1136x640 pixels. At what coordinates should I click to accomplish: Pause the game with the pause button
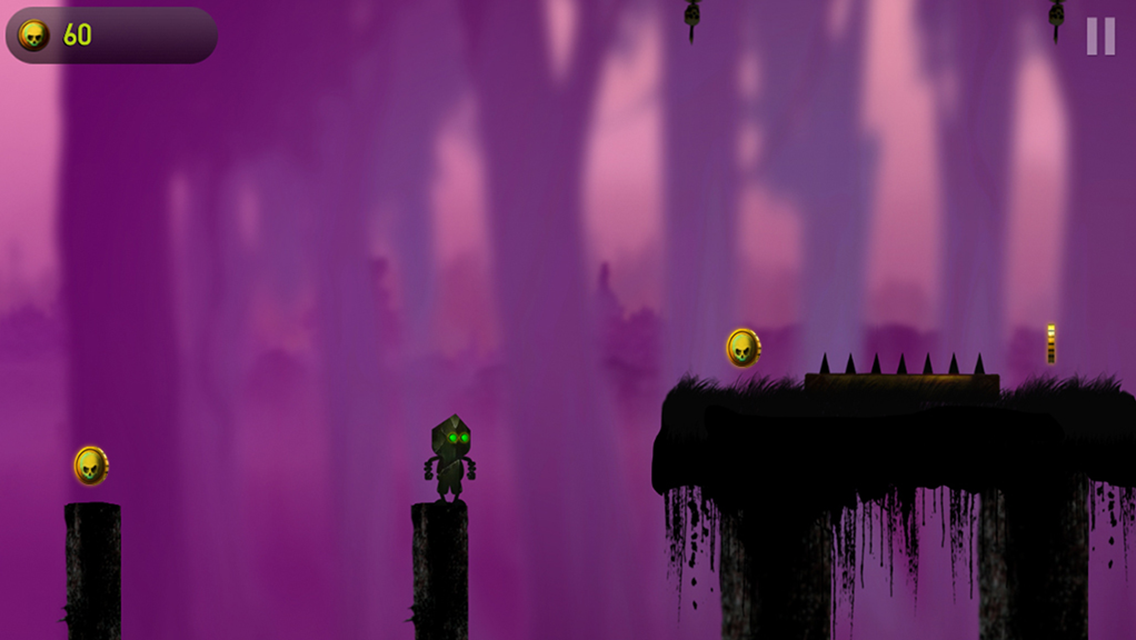click(1100, 37)
